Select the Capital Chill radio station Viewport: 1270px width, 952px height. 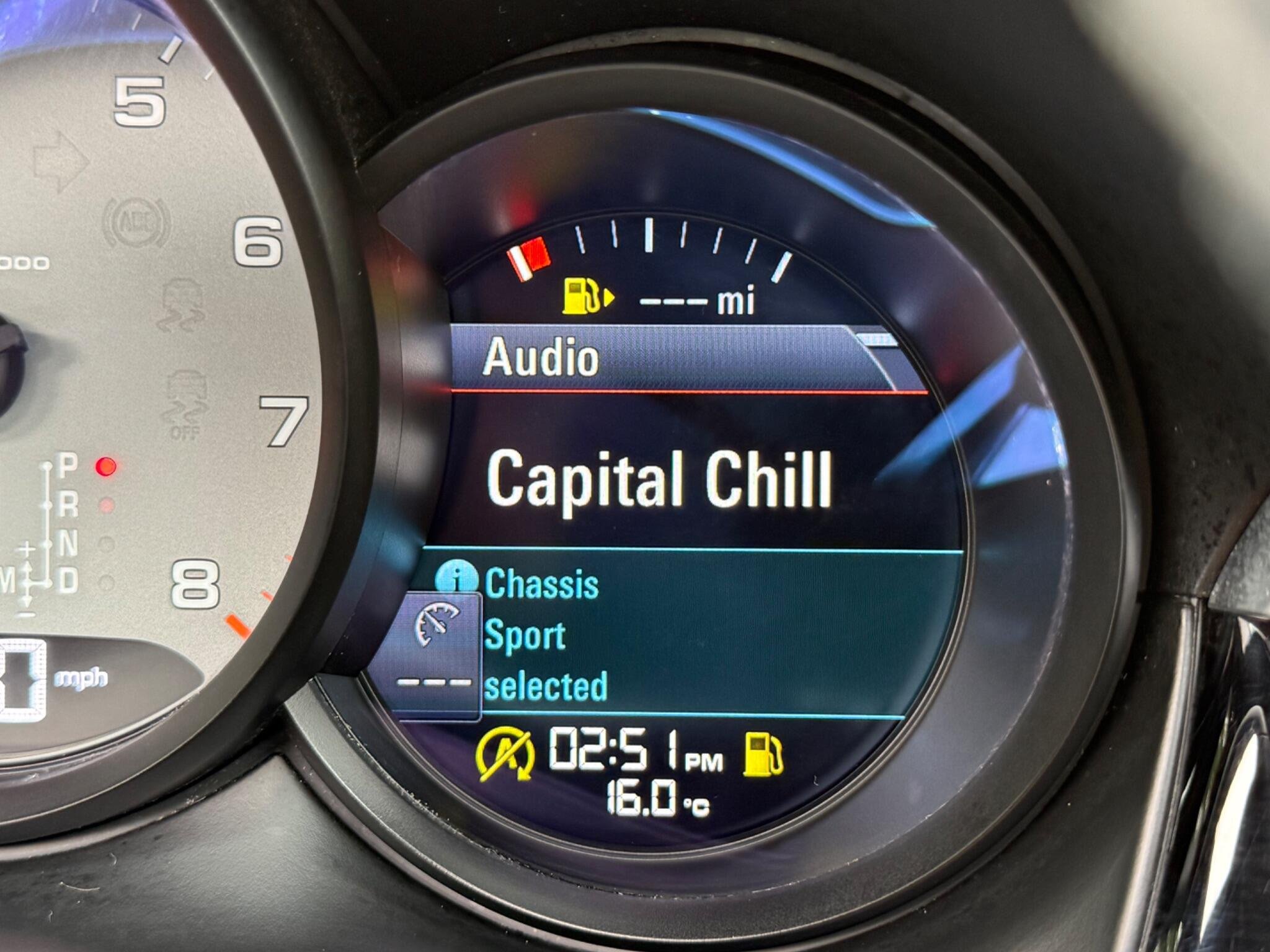pos(658,479)
